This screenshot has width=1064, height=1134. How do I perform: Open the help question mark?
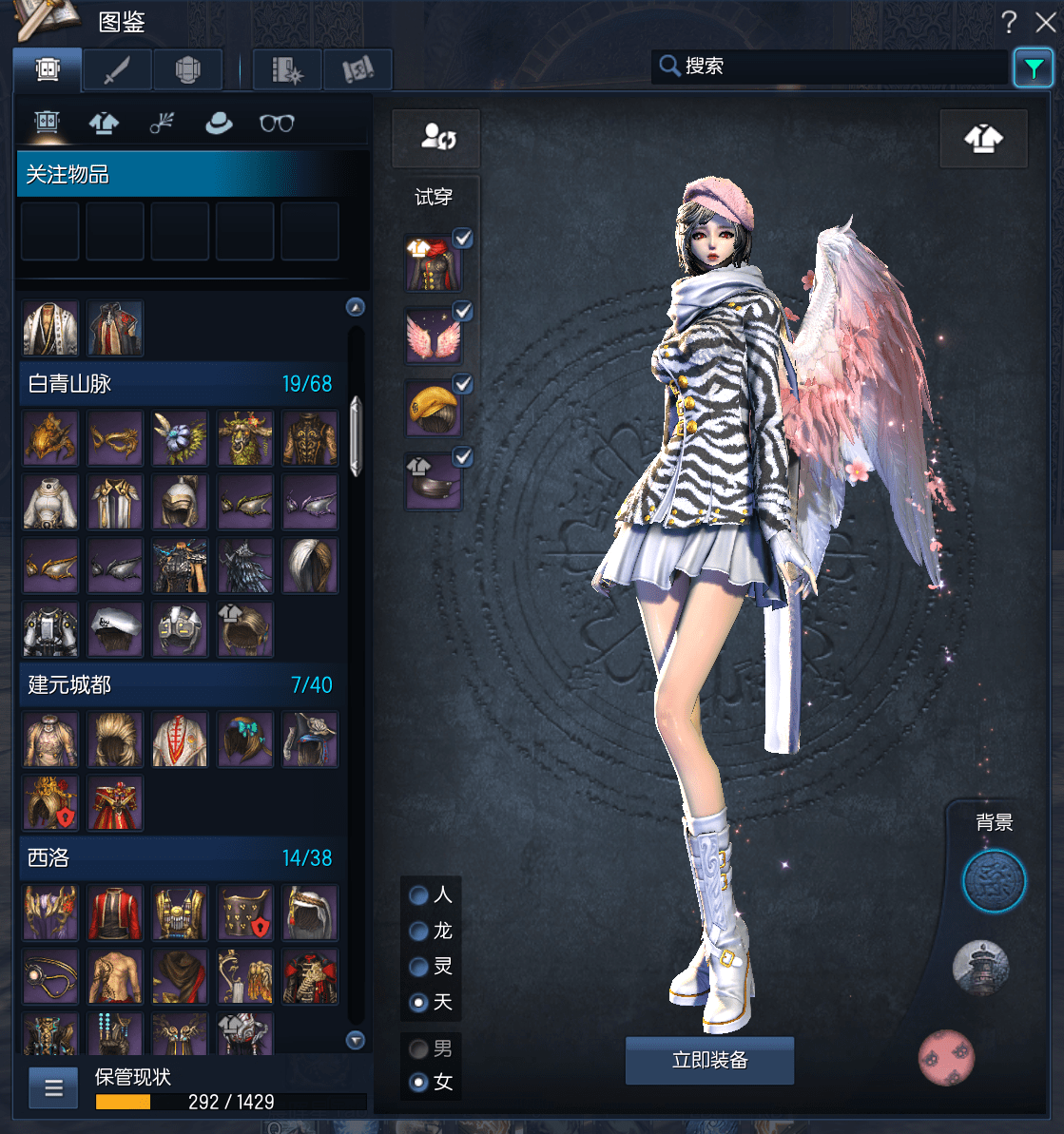click(1009, 22)
